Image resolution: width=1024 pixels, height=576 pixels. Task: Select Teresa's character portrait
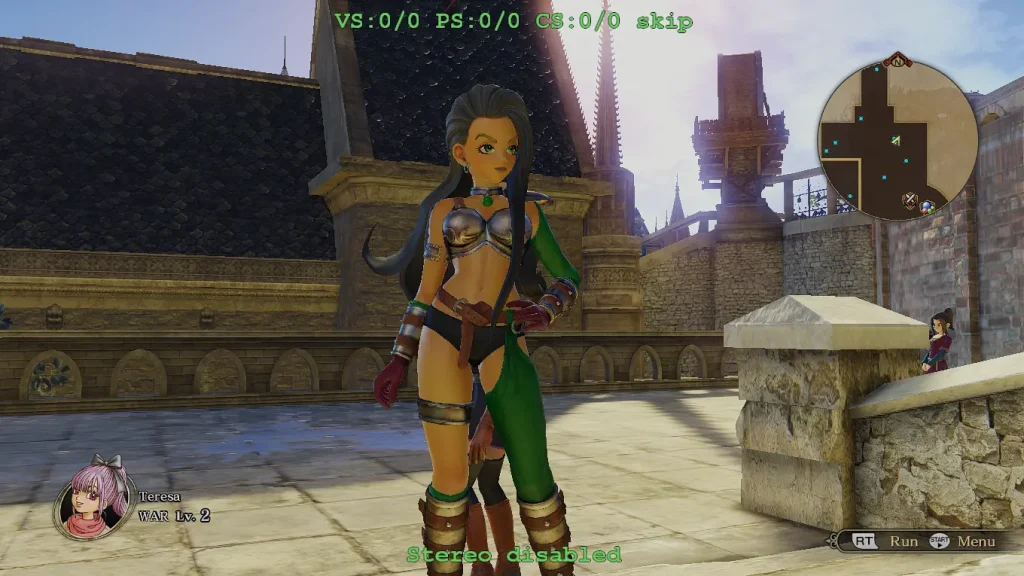tap(95, 499)
